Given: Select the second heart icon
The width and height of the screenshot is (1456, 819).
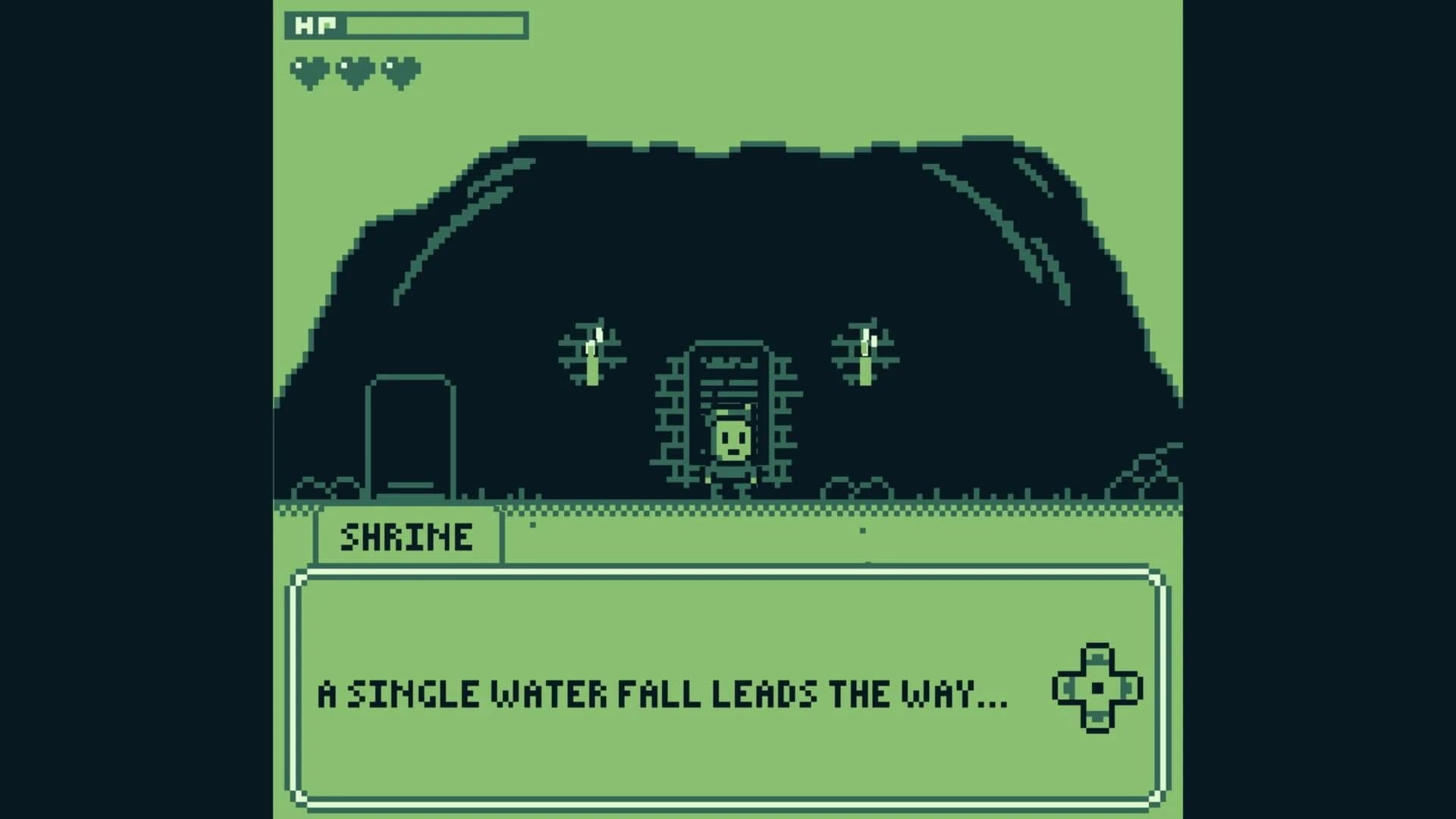Looking at the screenshot, I should click(x=356, y=70).
